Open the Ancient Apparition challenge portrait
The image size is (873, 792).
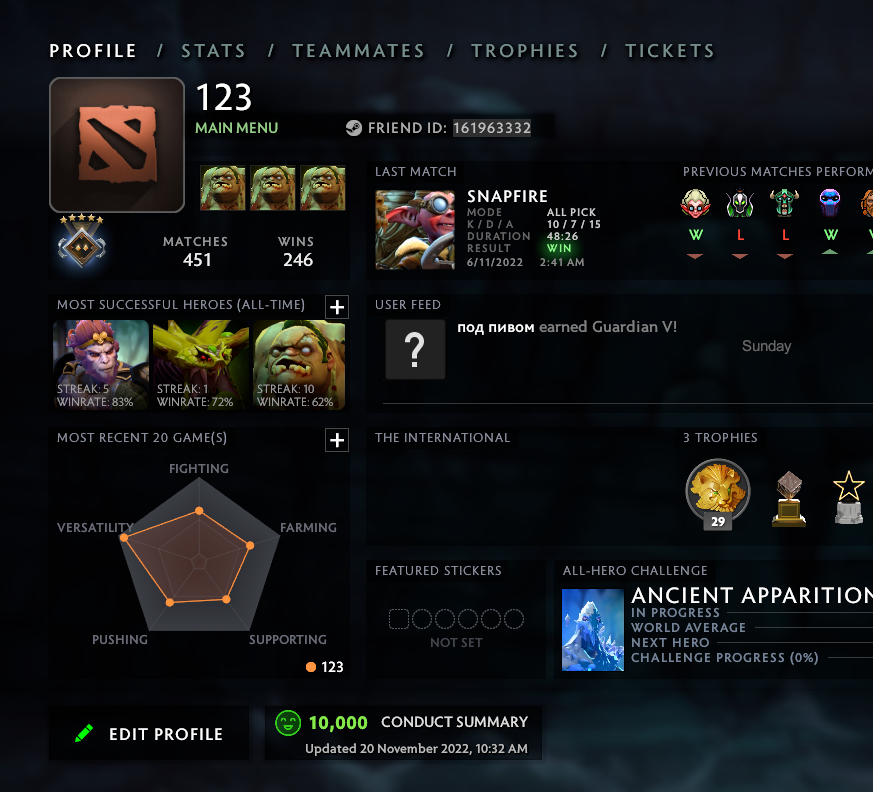click(x=593, y=629)
